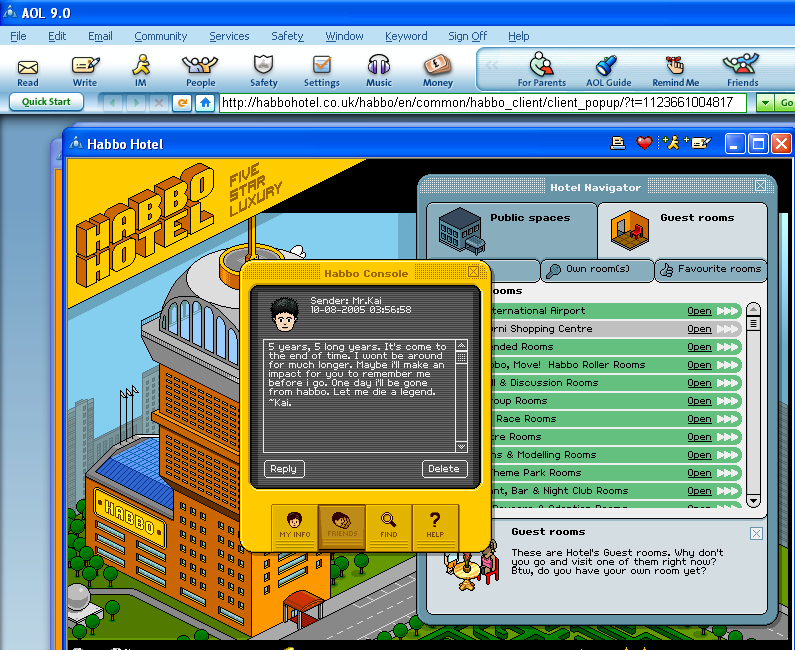The width and height of the screenshot is (795, 650).
Task: Open the Habbo Roller Rooms category
Action: click(699, 365)
